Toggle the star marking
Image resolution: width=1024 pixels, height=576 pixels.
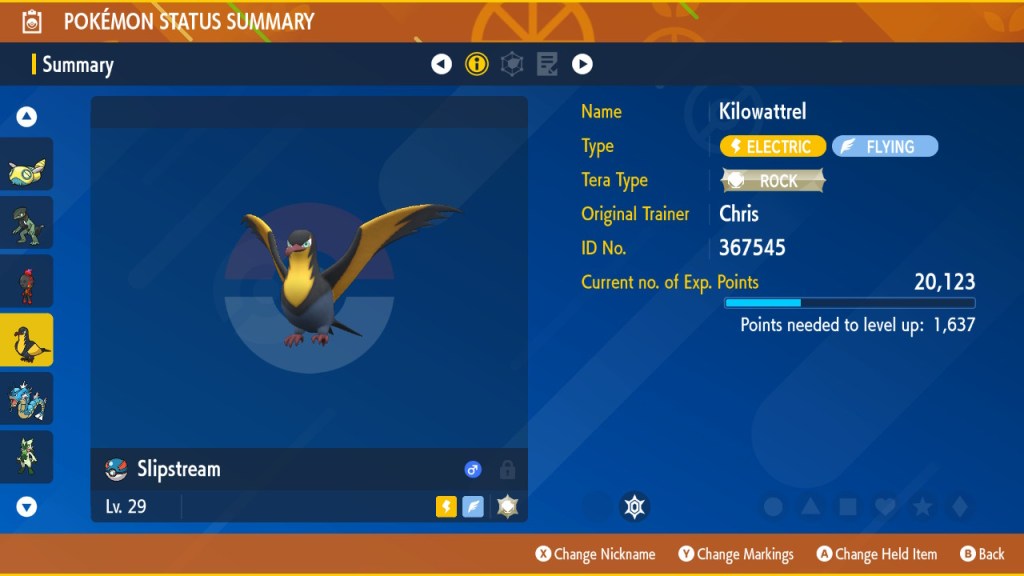tap(922, 507)
